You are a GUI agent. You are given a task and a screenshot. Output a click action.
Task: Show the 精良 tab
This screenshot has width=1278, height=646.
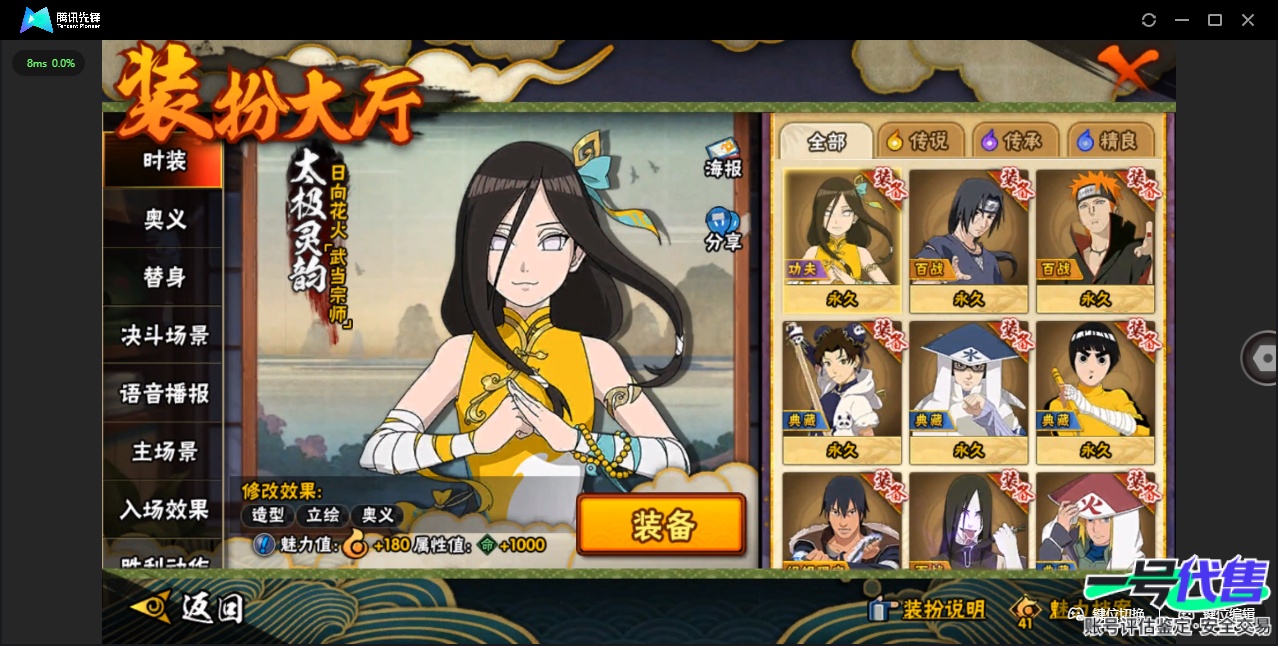click(1110, 141)
